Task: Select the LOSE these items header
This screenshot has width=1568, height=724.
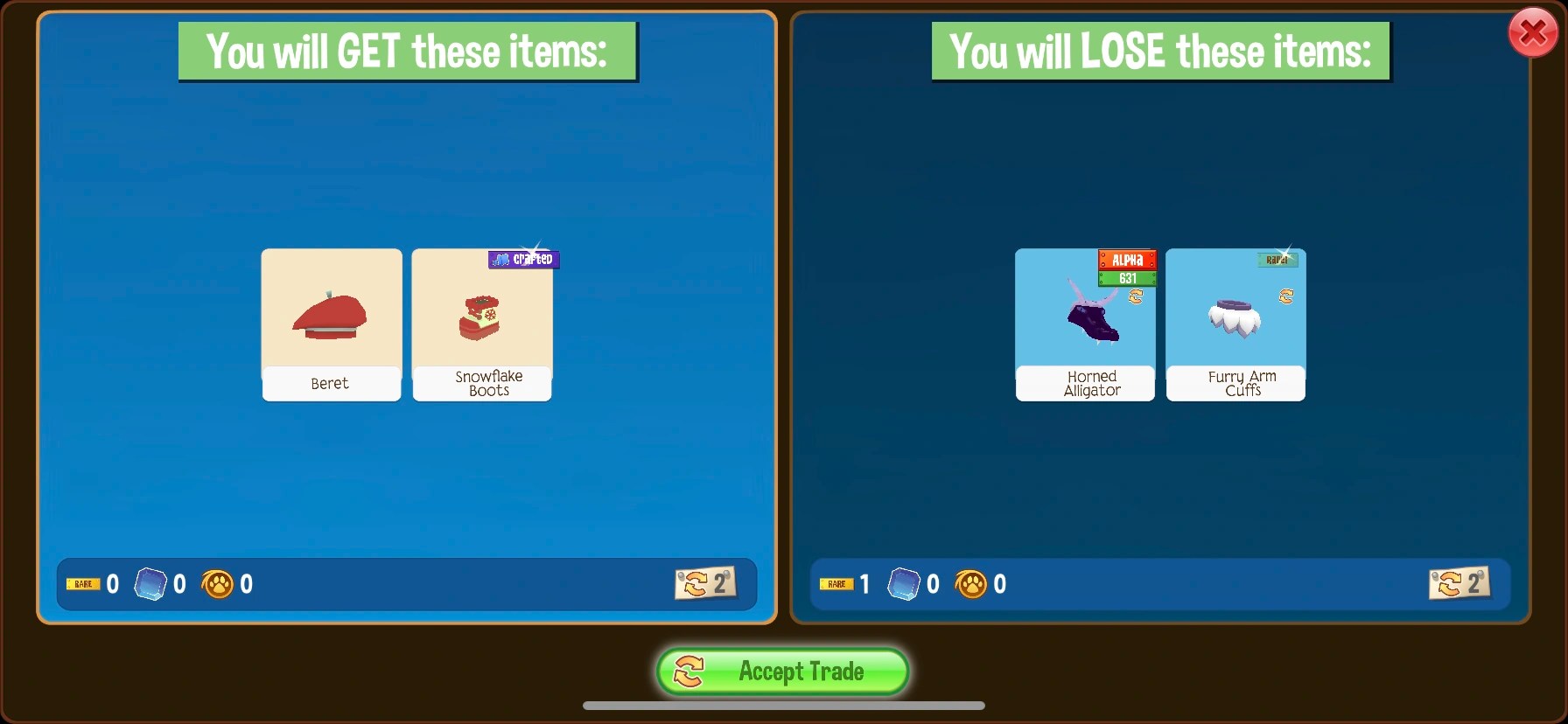Action: (x=1160, y=50)
